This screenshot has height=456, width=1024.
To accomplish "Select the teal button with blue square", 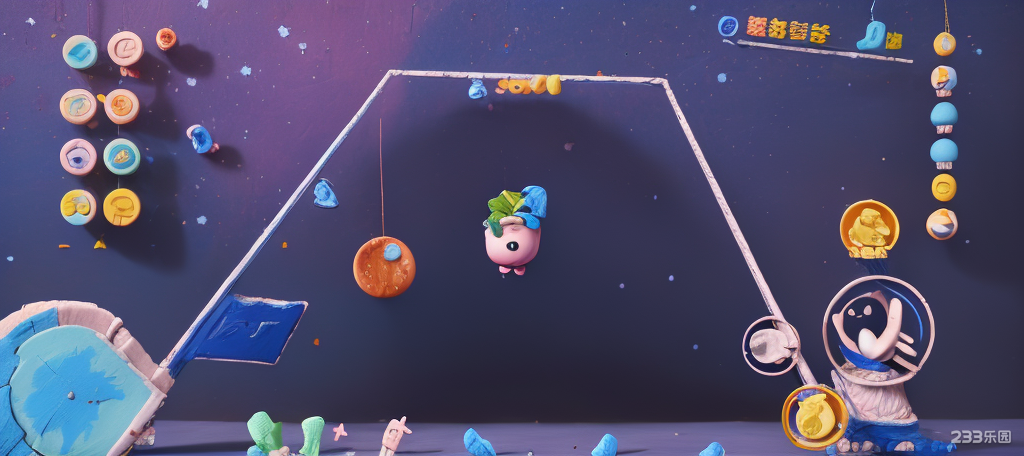I will click(x=80, y=52).
